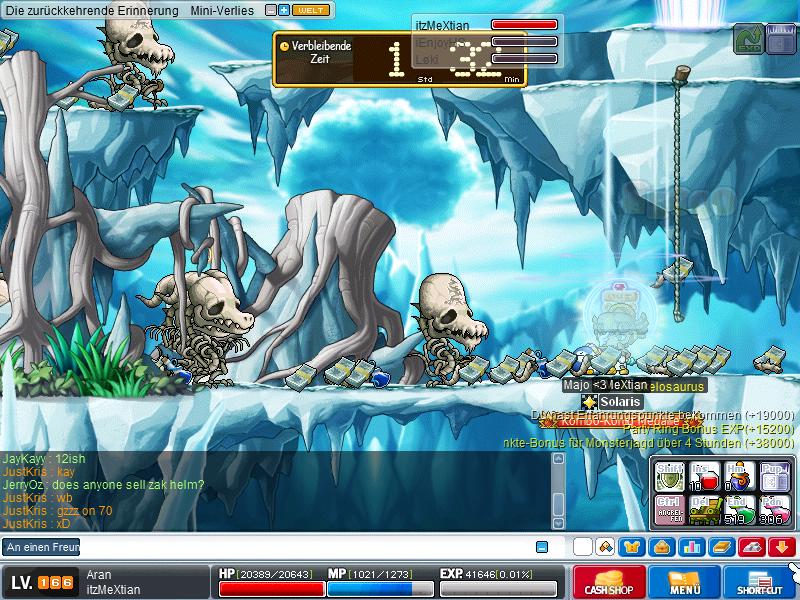The height and width of the screenshot is (600, 800).
Task: Click the Ctrl attack quickslot
Action: [x=669, y=508]
